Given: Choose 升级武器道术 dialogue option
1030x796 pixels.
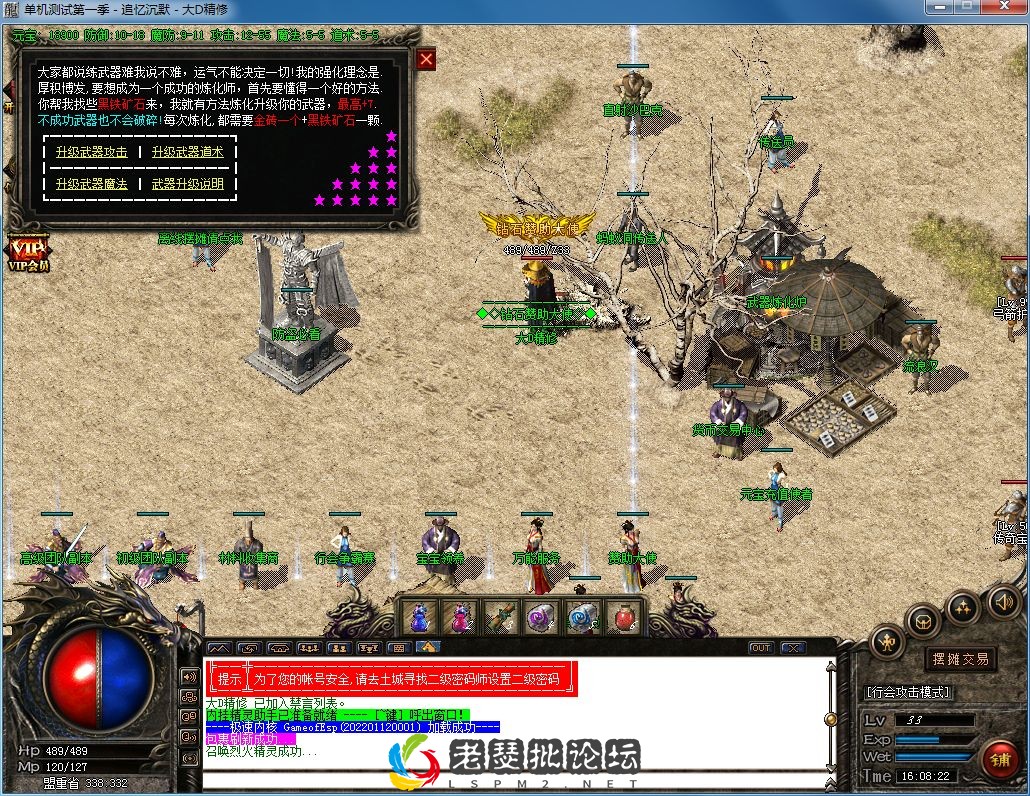Looking at the screenshot, I should (x=187, y=153).
